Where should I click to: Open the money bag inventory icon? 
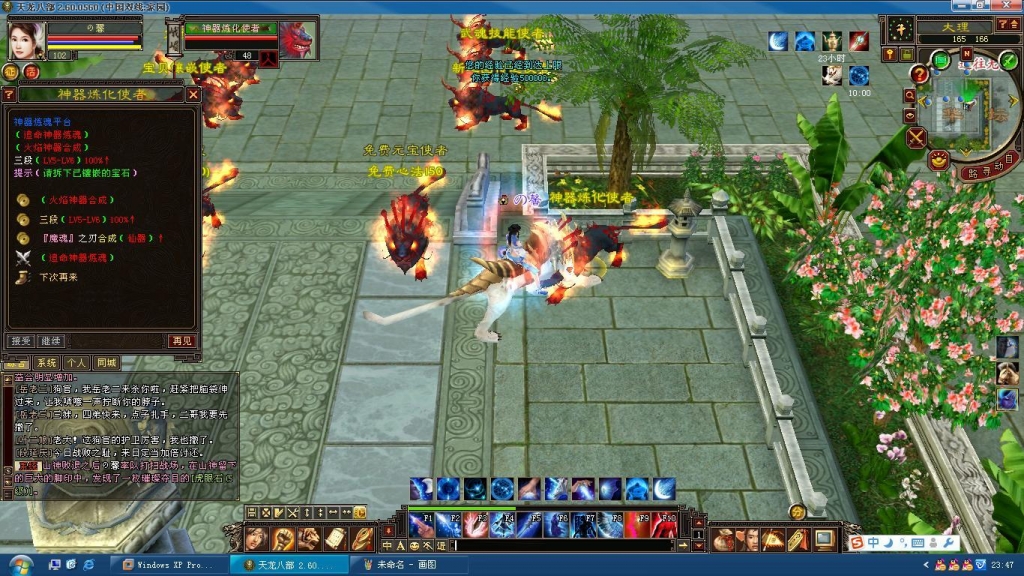[723, 540]
